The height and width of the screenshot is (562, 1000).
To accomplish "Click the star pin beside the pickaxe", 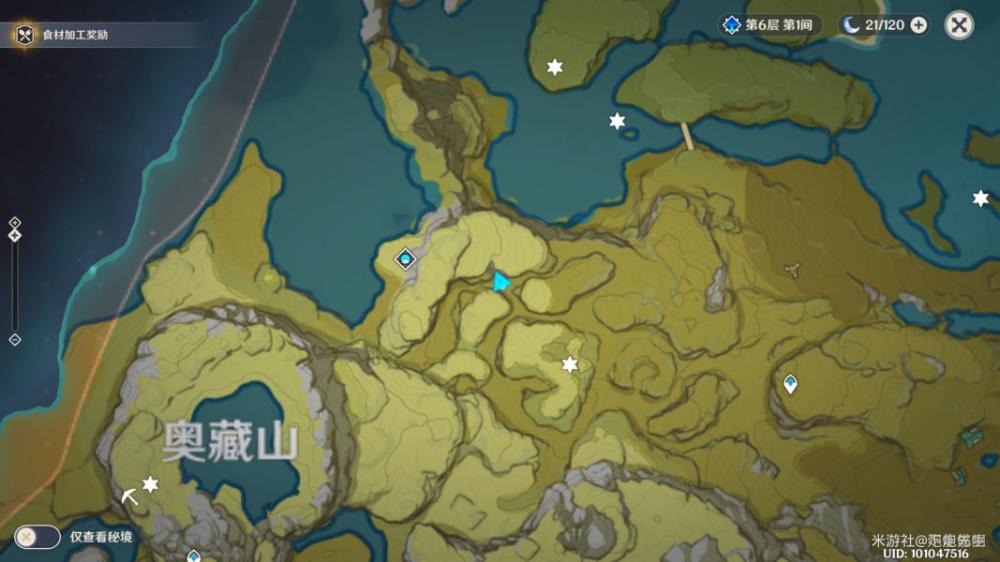I will tap(150, 484).
